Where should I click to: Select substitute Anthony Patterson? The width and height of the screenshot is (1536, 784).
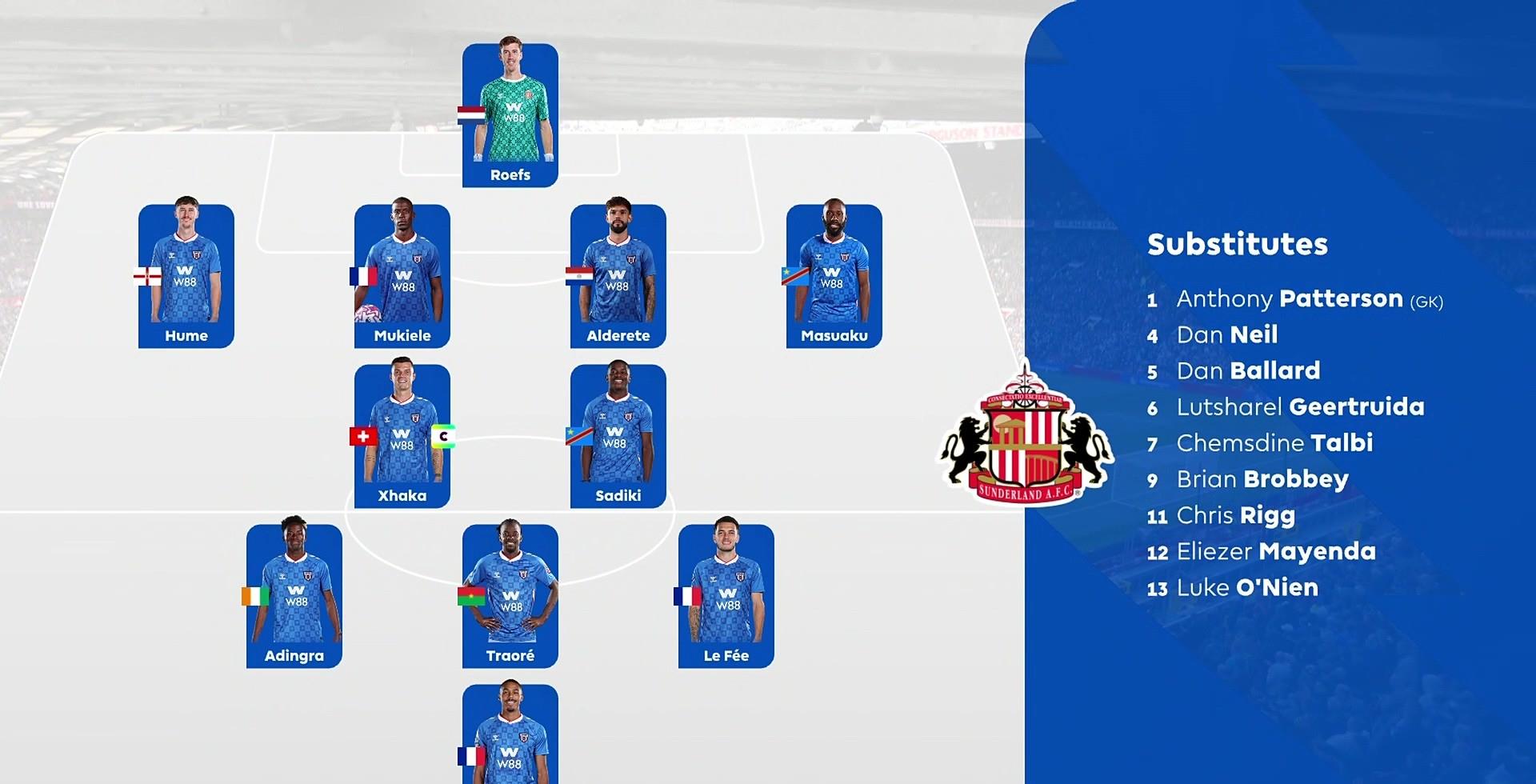click(1308, 299)
